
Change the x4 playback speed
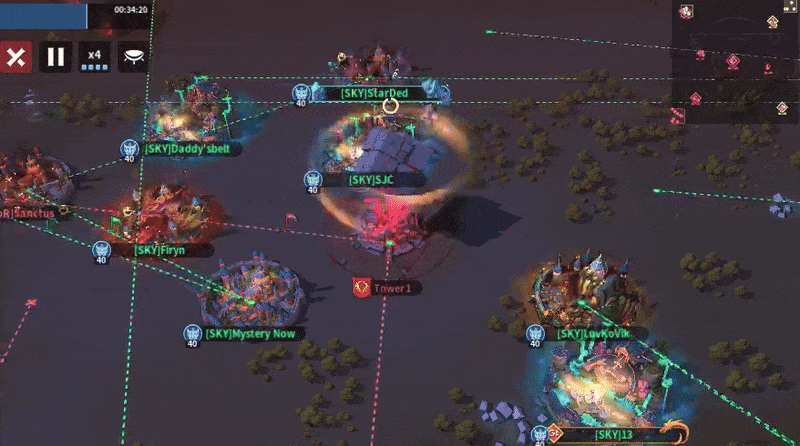coord(94,56)
